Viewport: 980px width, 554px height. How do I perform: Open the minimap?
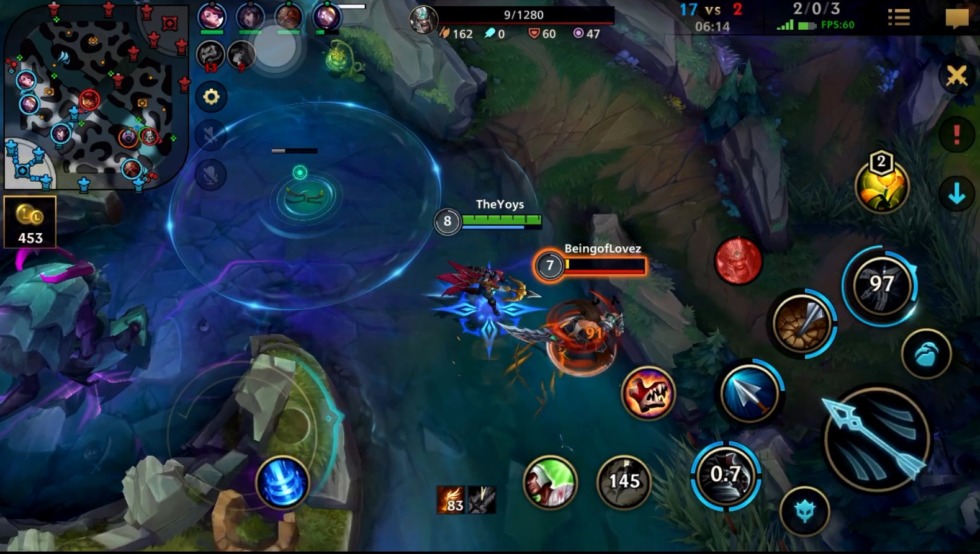click(97, 96)
